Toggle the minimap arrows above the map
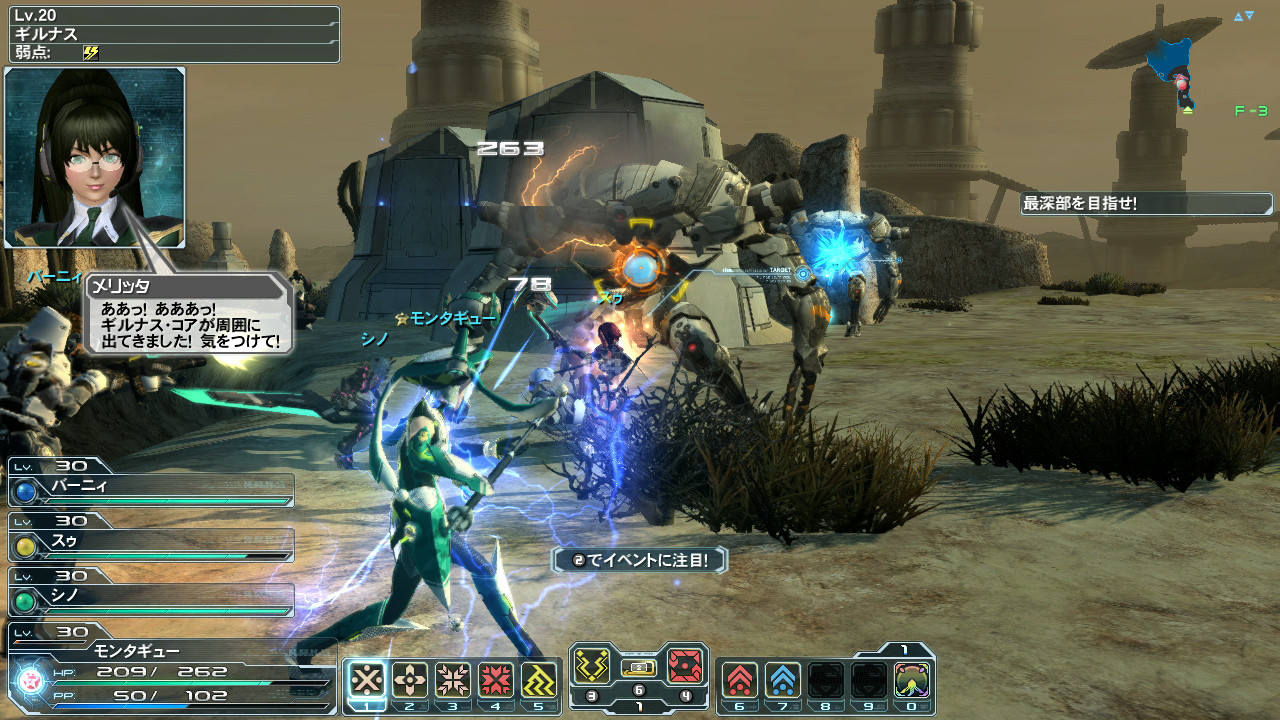The image size is (1280, 720). pyautogui.click(x=1243, y=16)
